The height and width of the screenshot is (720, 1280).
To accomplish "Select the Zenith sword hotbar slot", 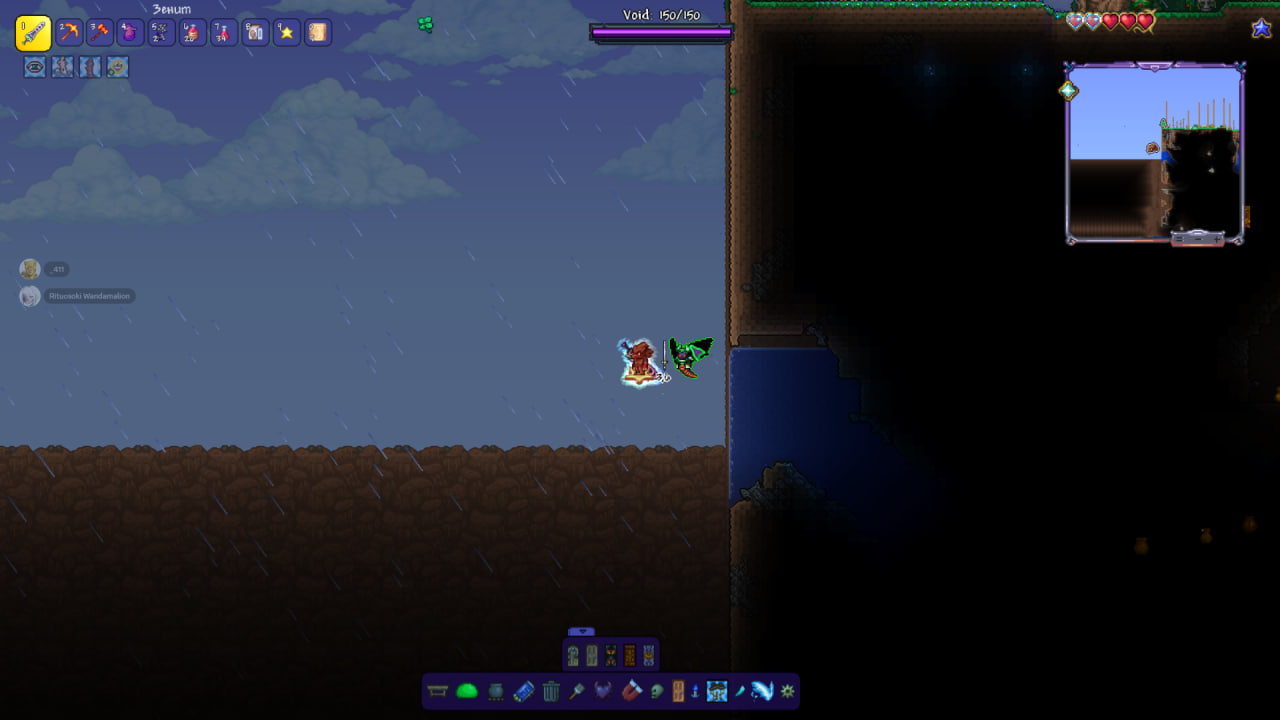I will point(33,33).
